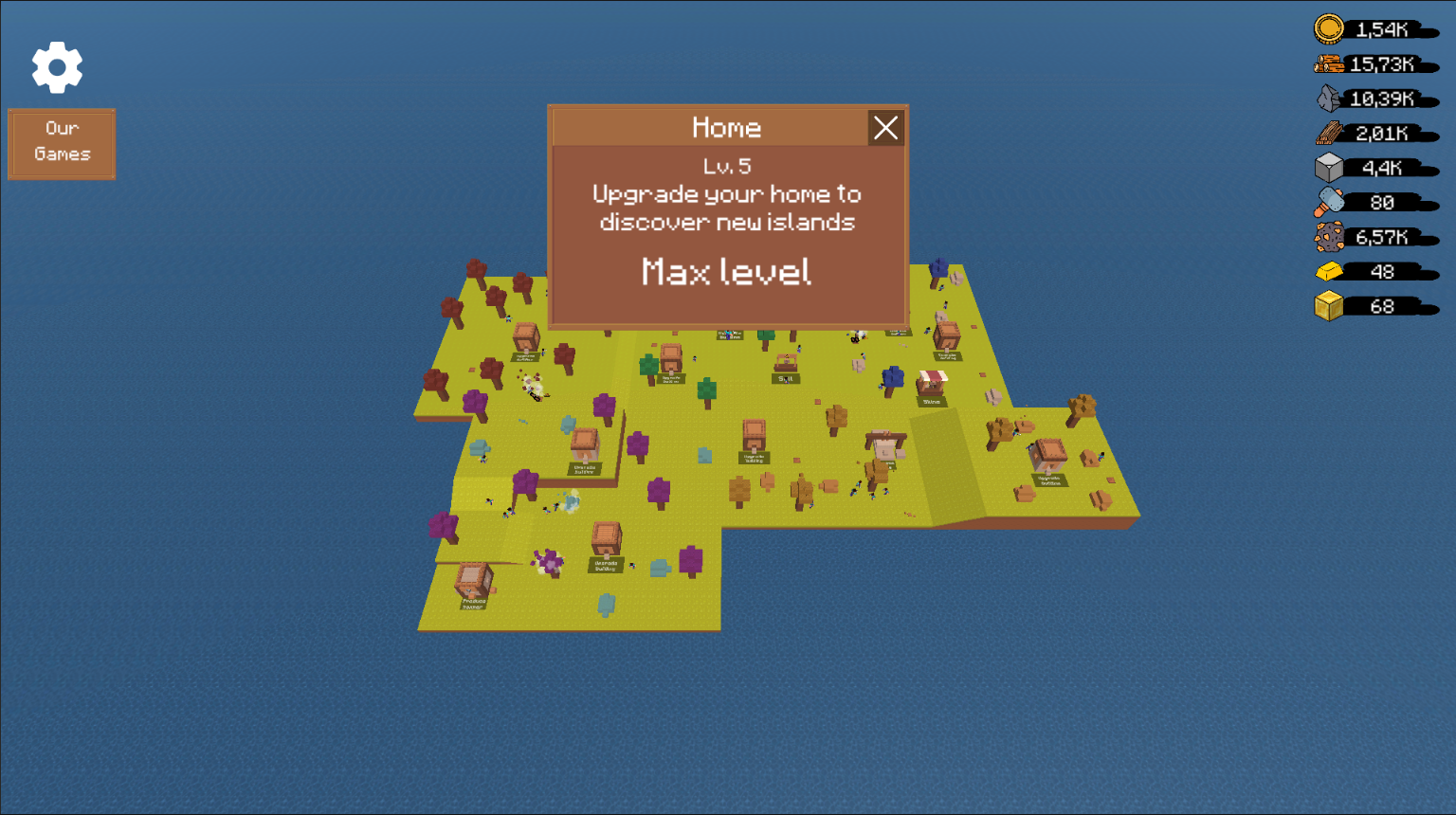Click the Upgrade Building sign on the right island
Image resolution: width=1456 pixels, height=815 pixels.
1049,480
